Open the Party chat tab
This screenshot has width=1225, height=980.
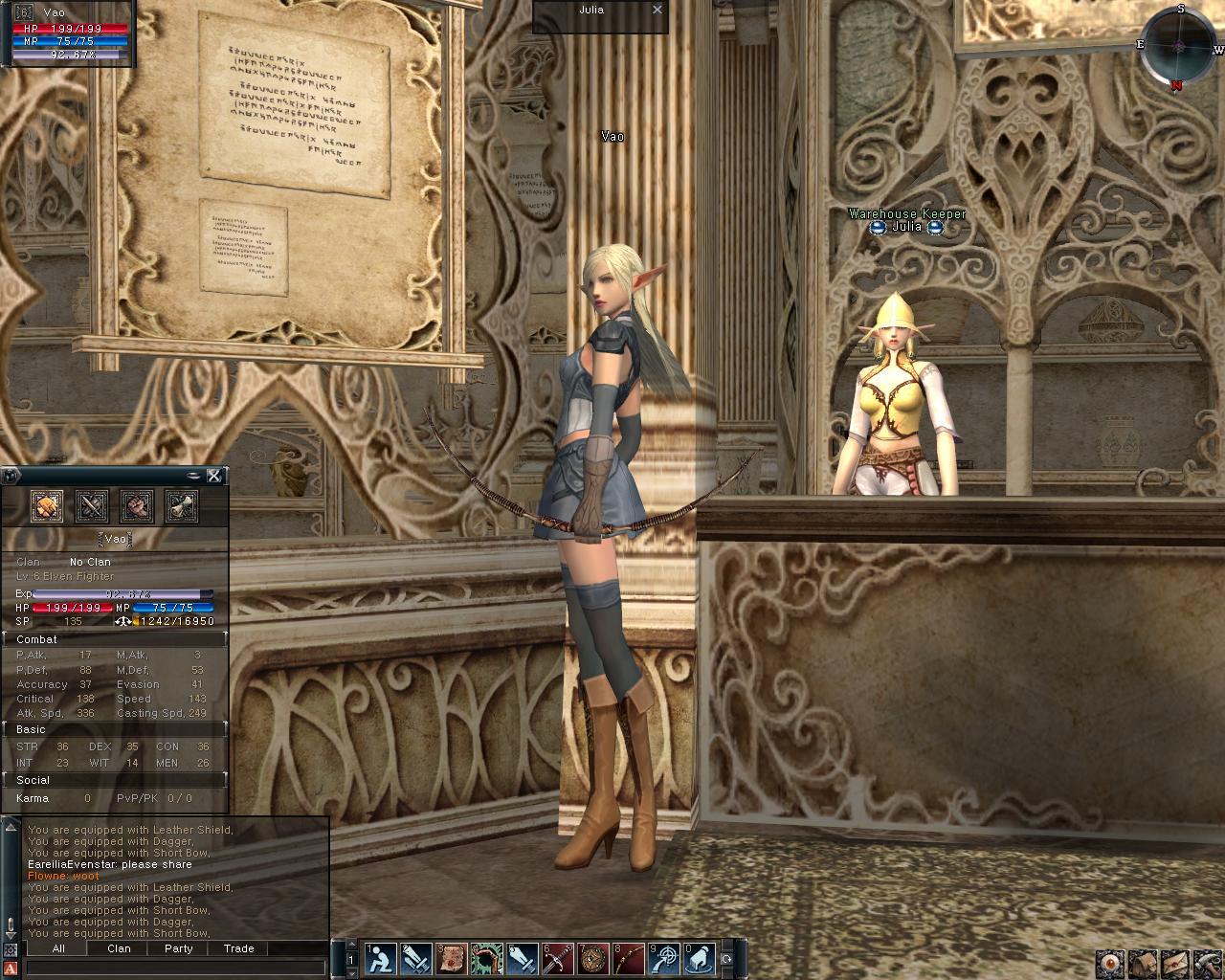179,948
